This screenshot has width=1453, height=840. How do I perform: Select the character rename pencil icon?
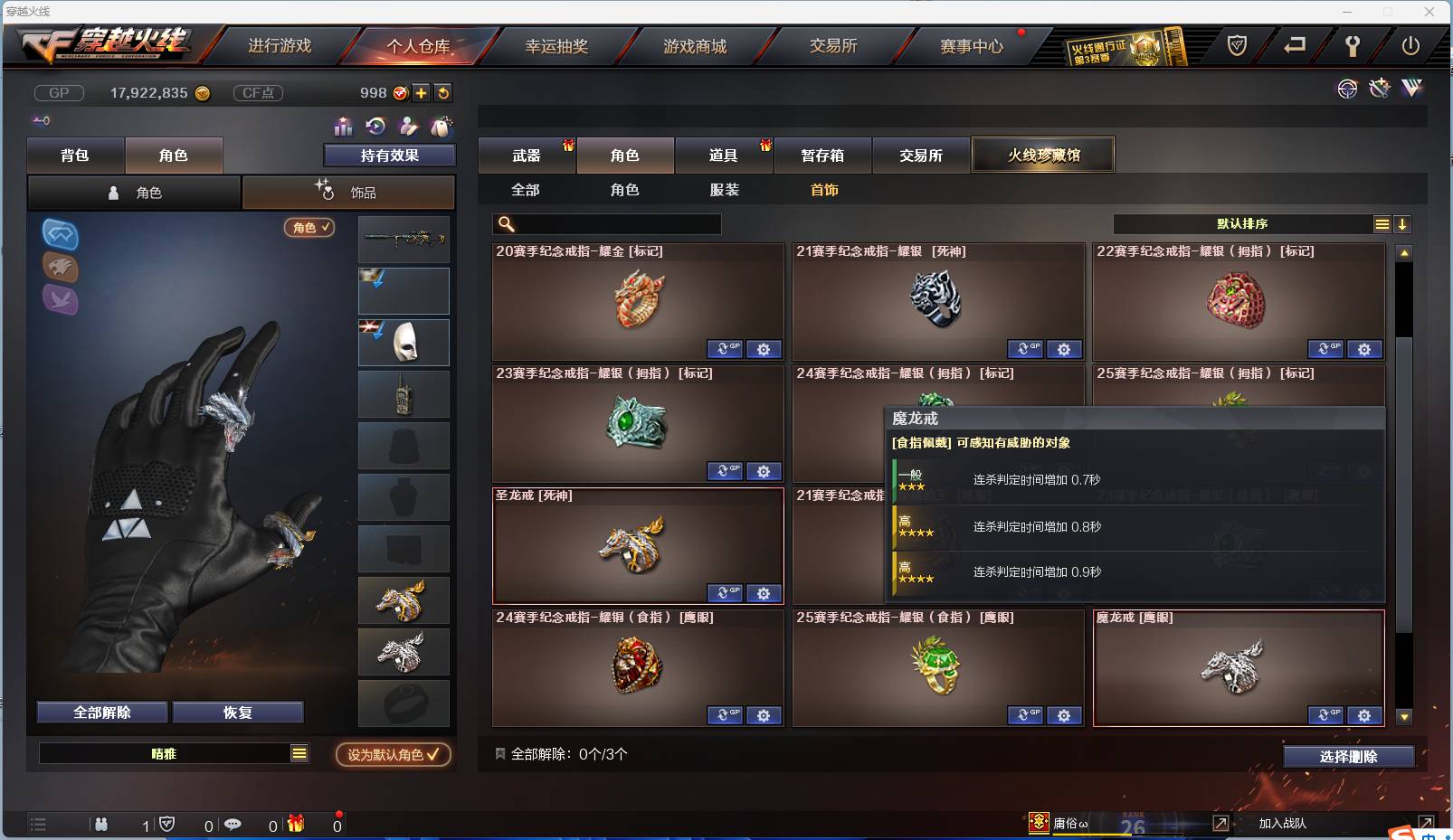(x=409, y=127)
